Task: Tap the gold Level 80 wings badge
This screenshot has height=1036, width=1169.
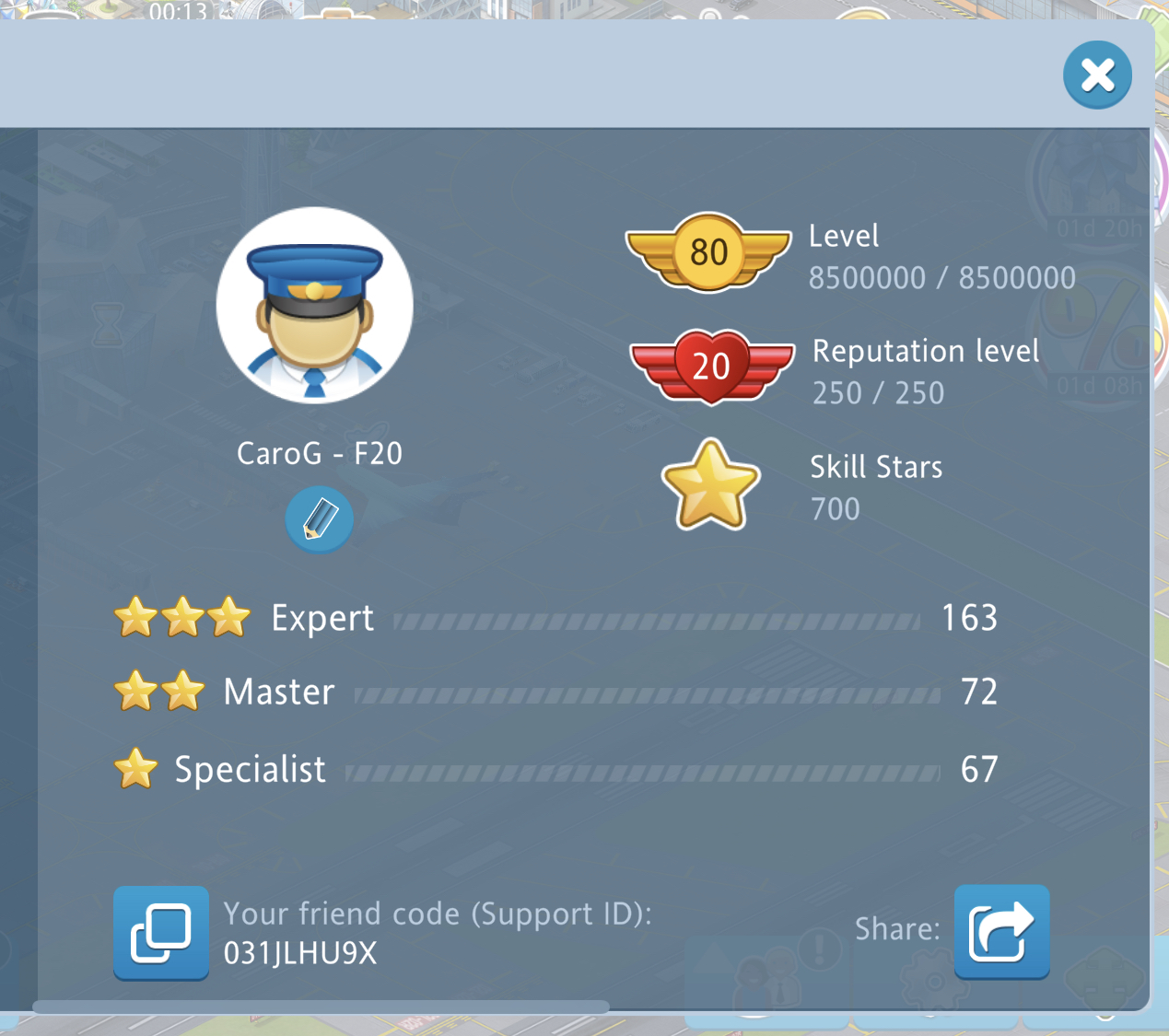Action: [708, 252]
